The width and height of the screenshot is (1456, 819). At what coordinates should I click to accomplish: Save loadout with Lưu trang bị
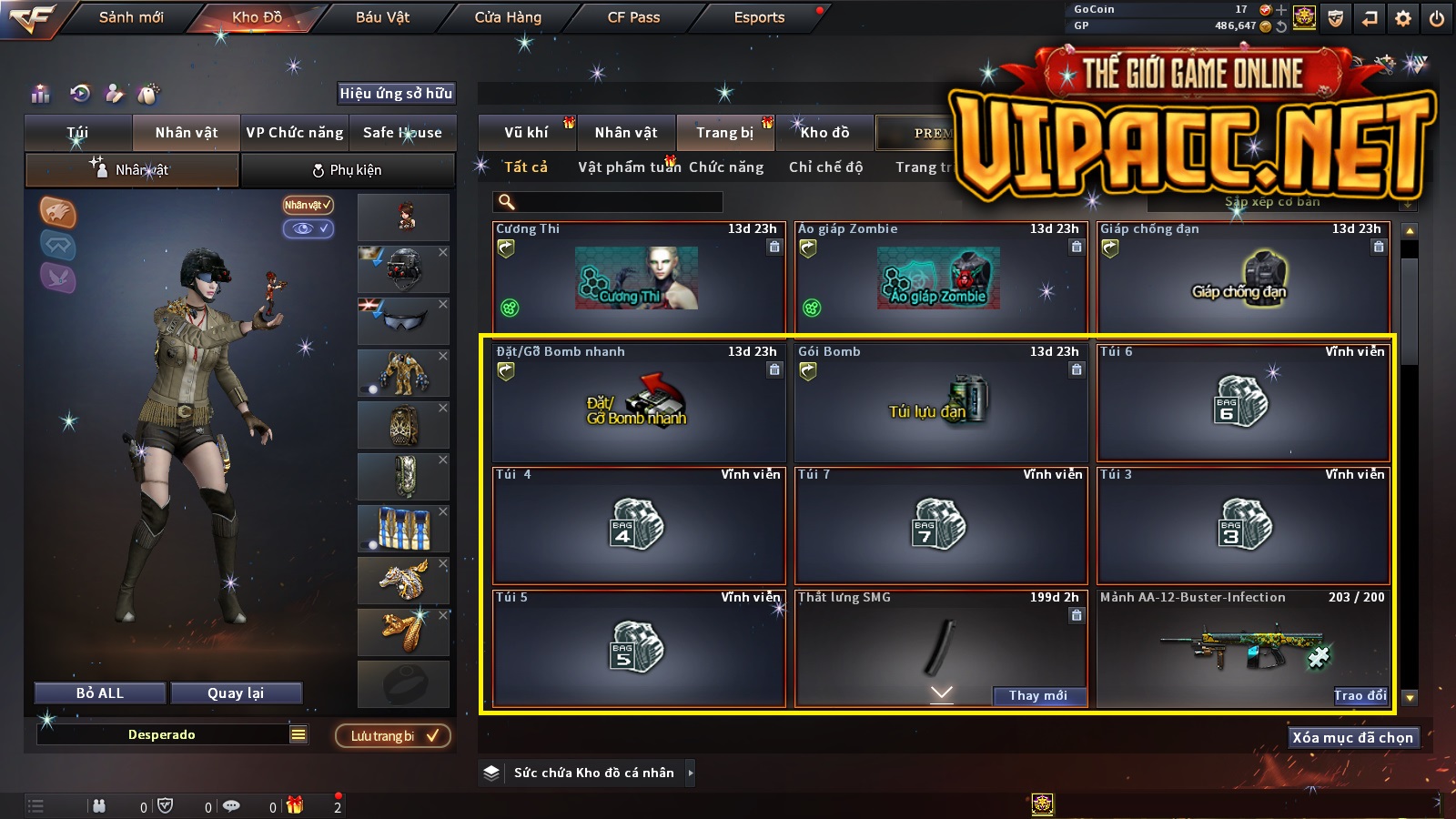393,736
